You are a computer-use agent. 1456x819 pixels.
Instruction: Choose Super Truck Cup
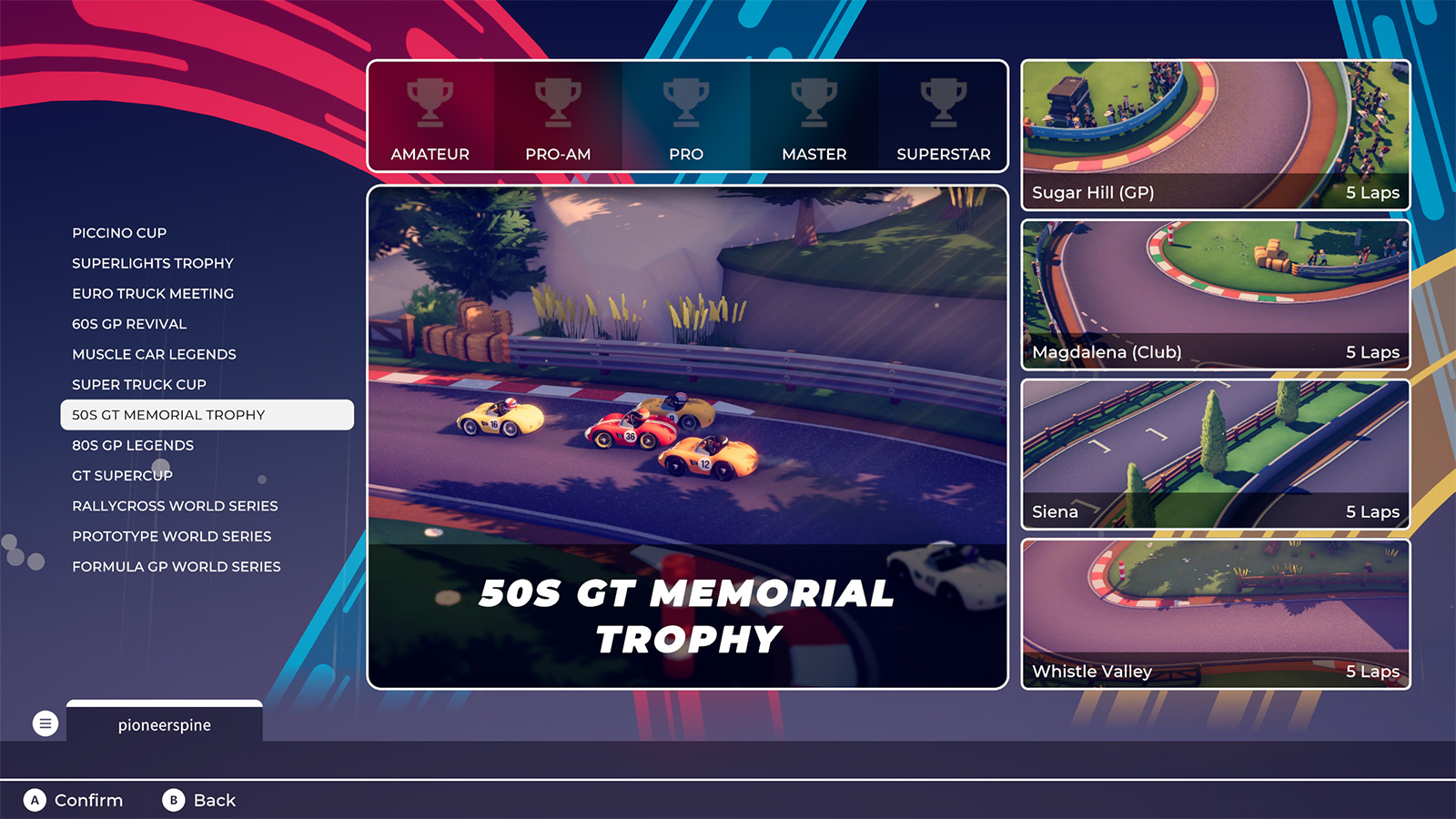pyautogui.click(x=139, y=385)
